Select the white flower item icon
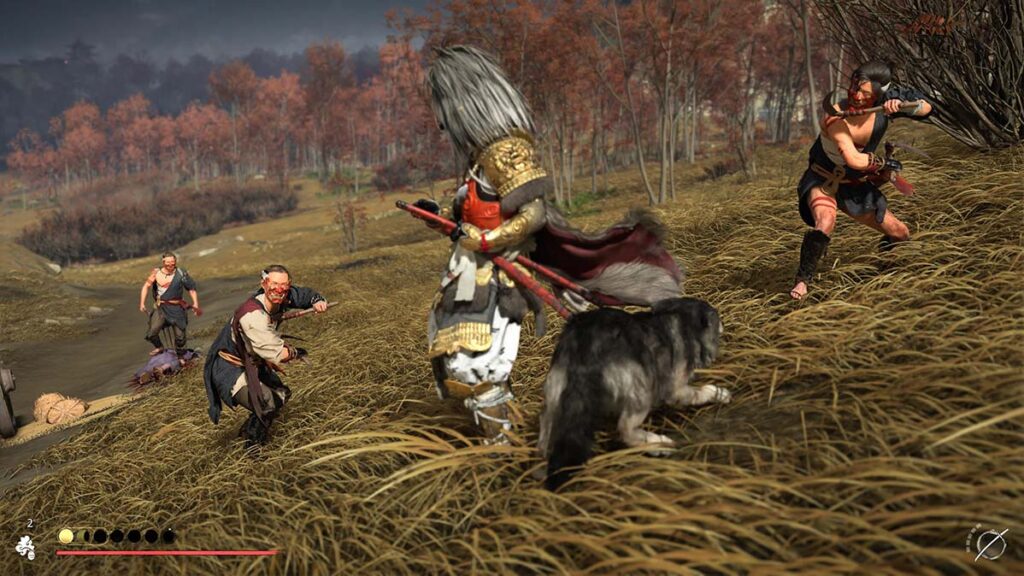The height and width of the screenshot is (576, 1024). click(x=25, y=546)
